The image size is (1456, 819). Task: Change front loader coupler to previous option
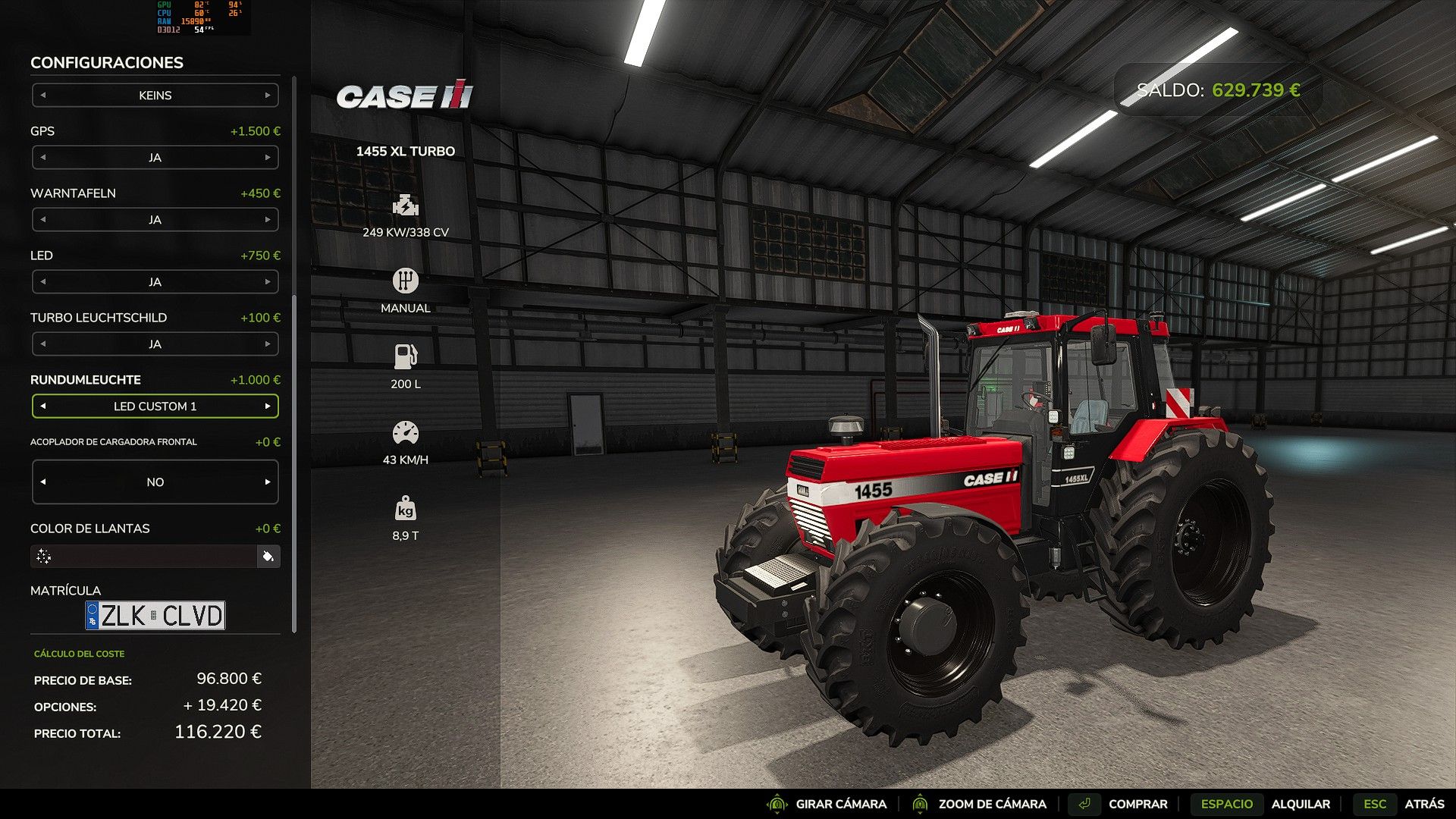tap(43, 482)
